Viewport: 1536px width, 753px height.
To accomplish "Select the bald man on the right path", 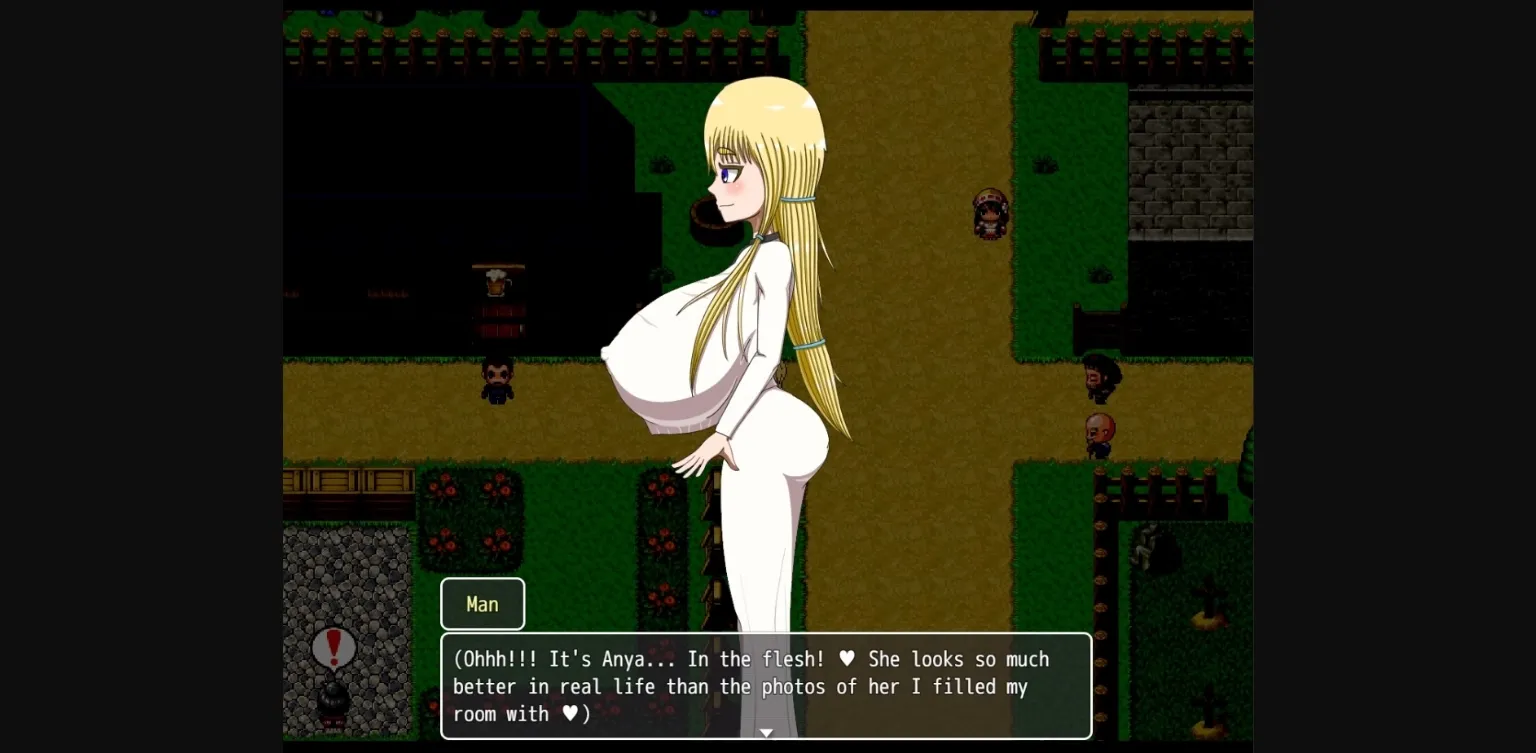I will [x=1100, y=435].
